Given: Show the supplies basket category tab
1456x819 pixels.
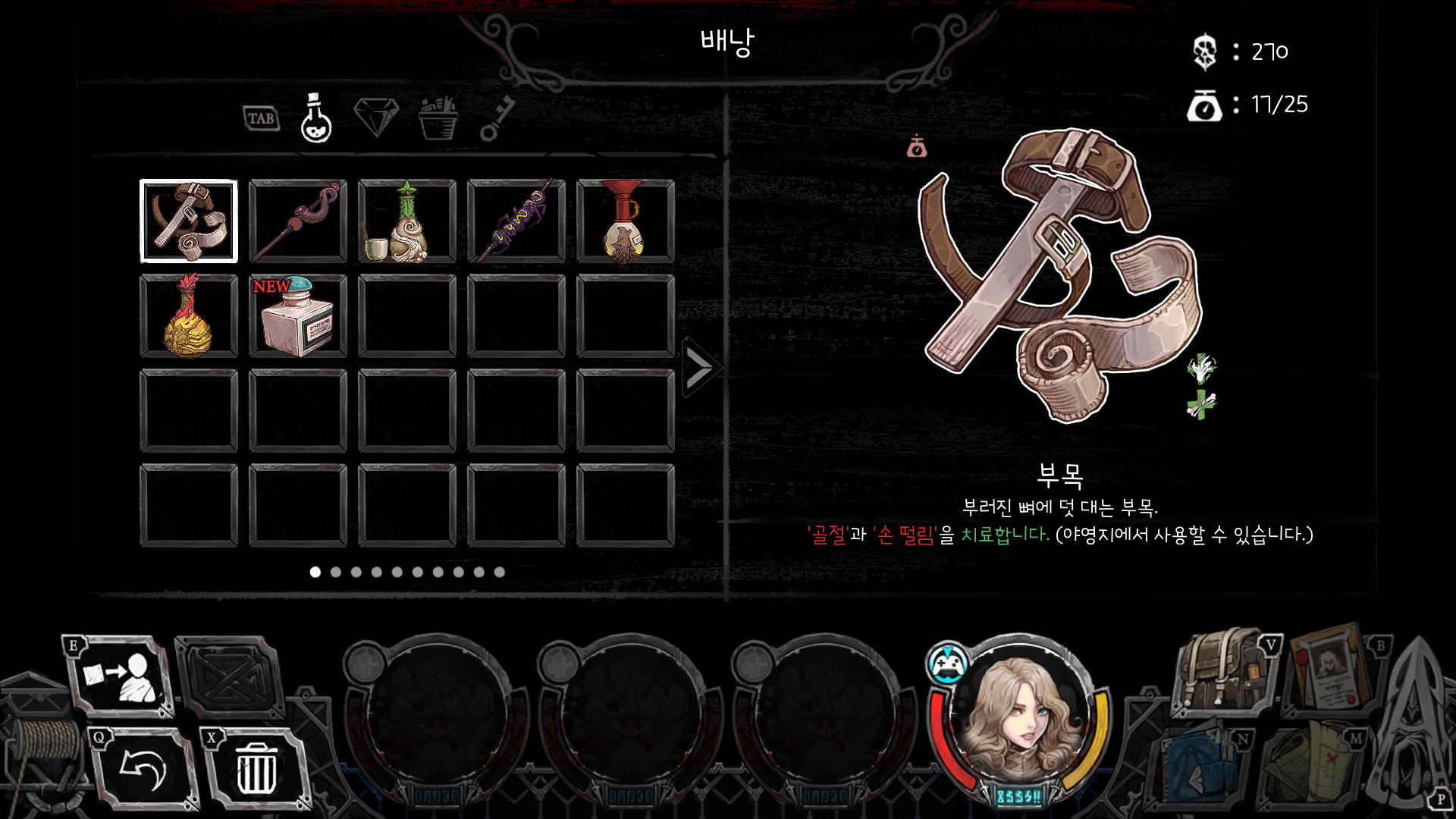Looking at the screenshot, I should (x=438, y=119).
